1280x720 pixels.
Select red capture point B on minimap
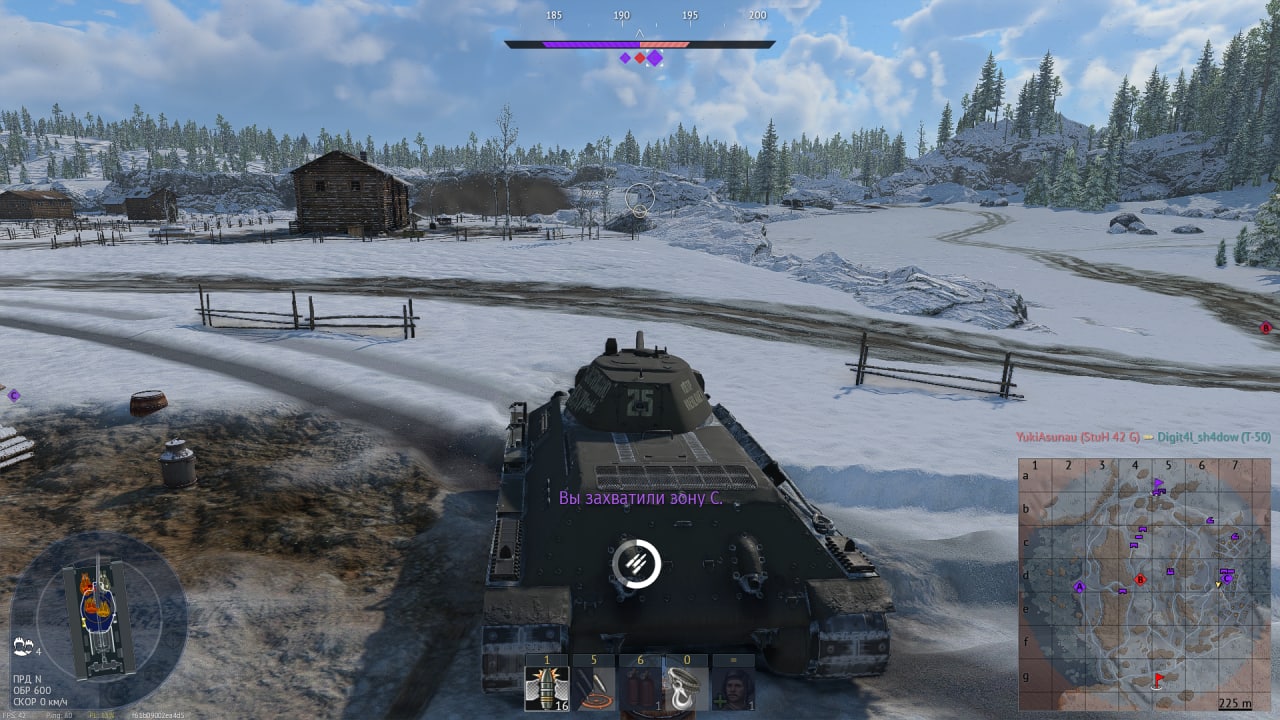[1140, 579]
